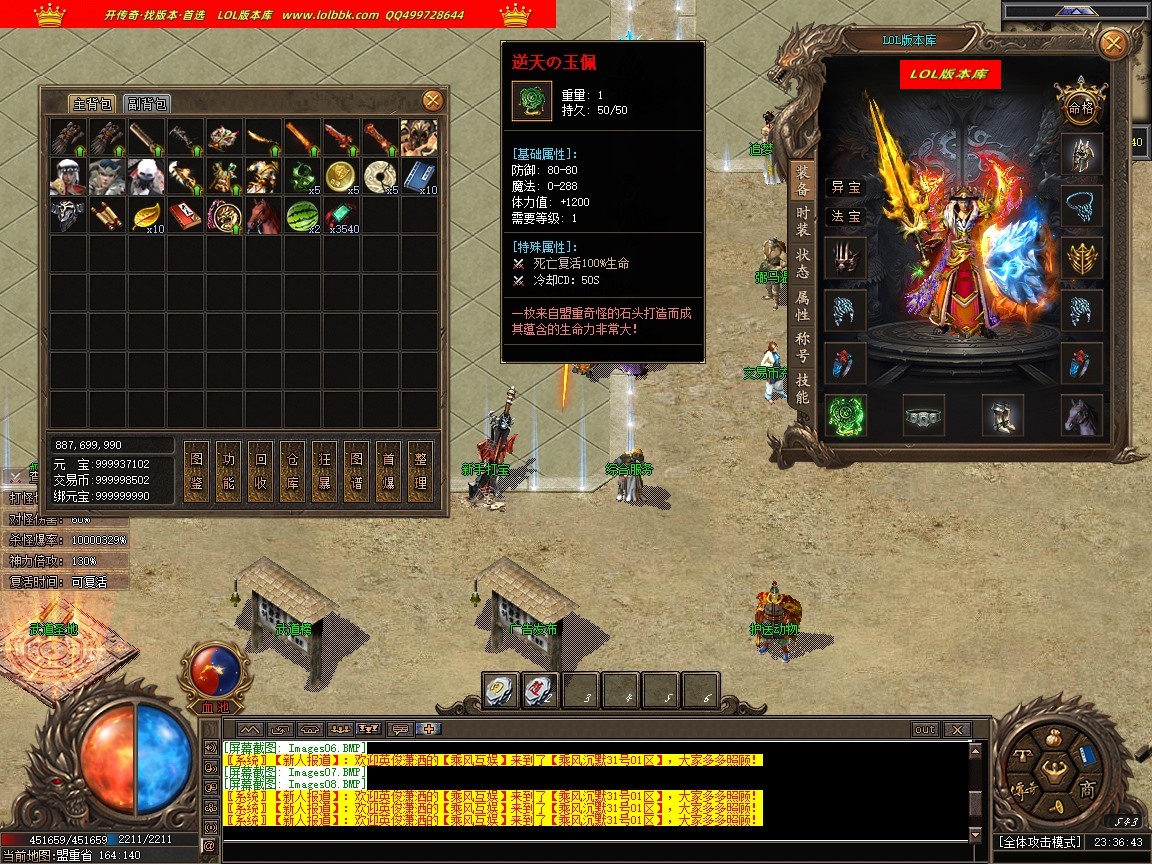Select the blue book item stack
Image resolution: width=1152 pixels, height=864 pixels.
pyautogui.click(x=419, y=175)
